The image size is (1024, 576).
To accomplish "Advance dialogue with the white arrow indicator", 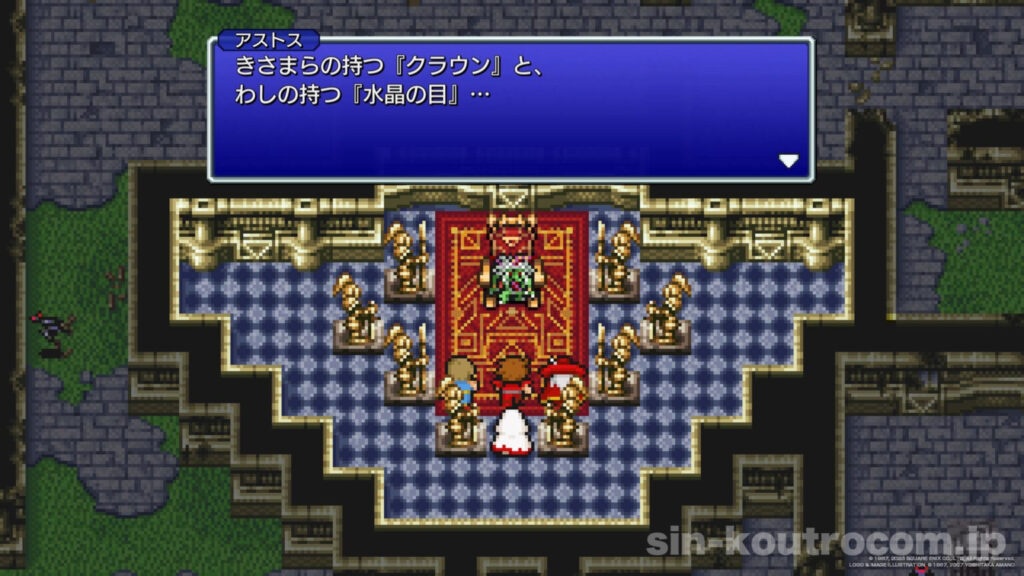I will click(x=788, y=160).
